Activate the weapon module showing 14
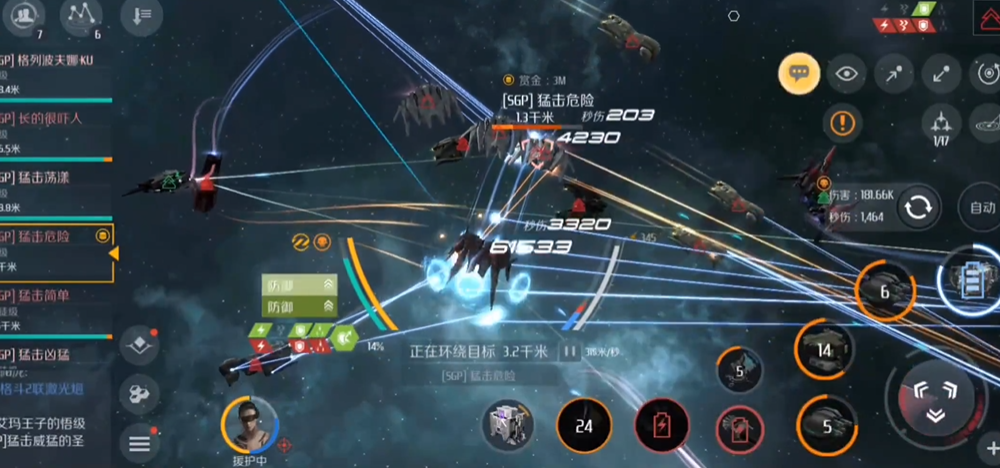This screenshot has width=1000, height=468. coord(824,350)
